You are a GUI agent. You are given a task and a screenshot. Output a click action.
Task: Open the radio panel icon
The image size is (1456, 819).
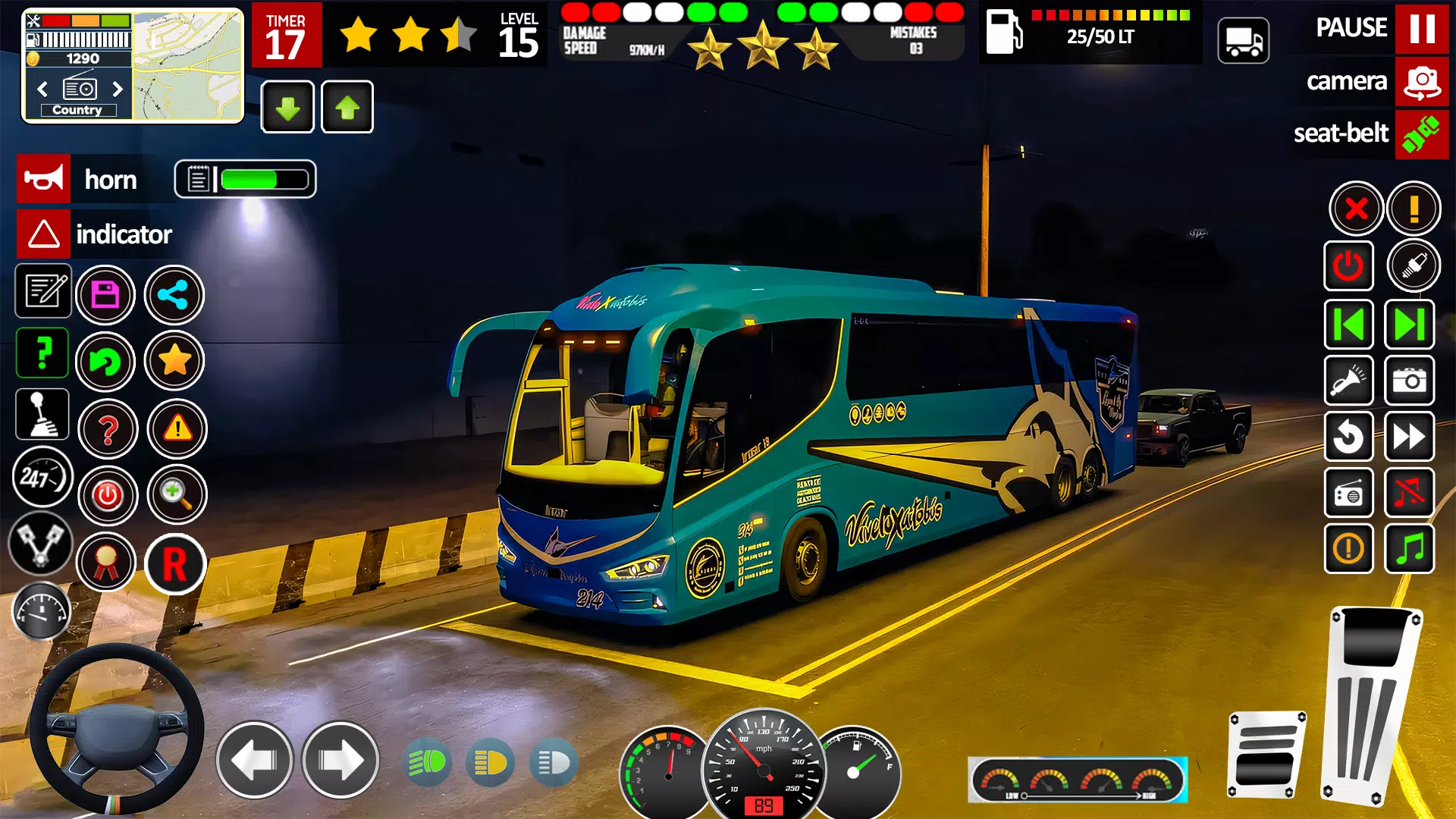coord(1349,494)
